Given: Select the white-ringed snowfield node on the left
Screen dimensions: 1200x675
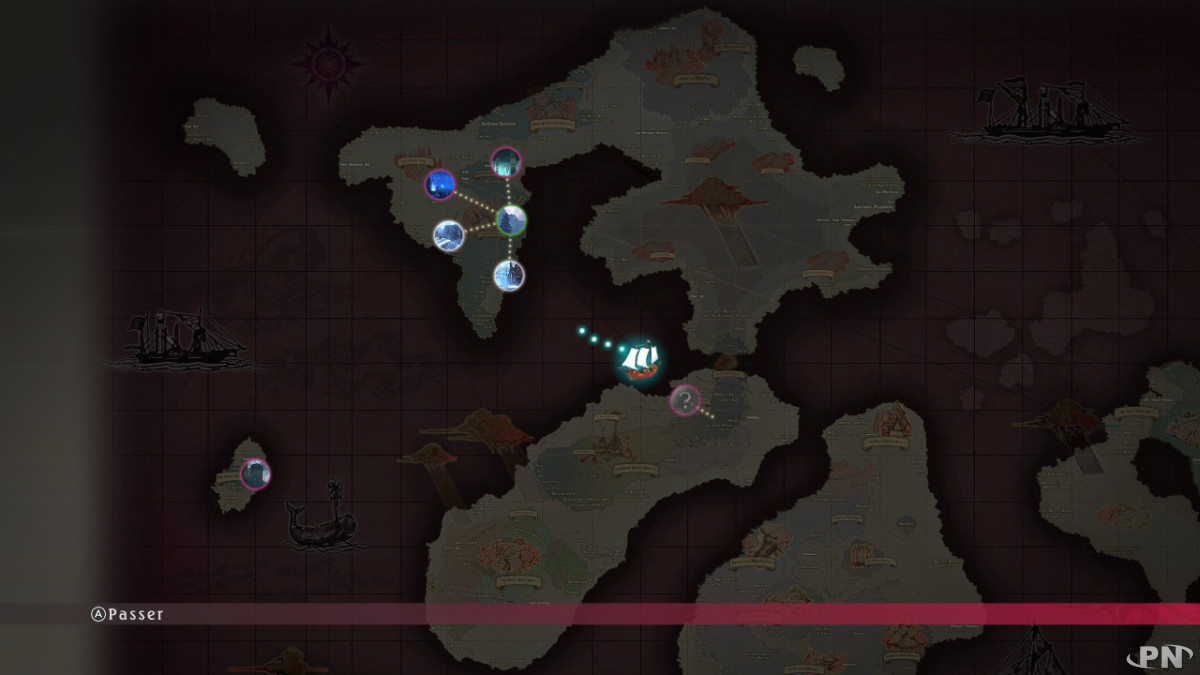Looking at the screenshot, I should 448,234.
